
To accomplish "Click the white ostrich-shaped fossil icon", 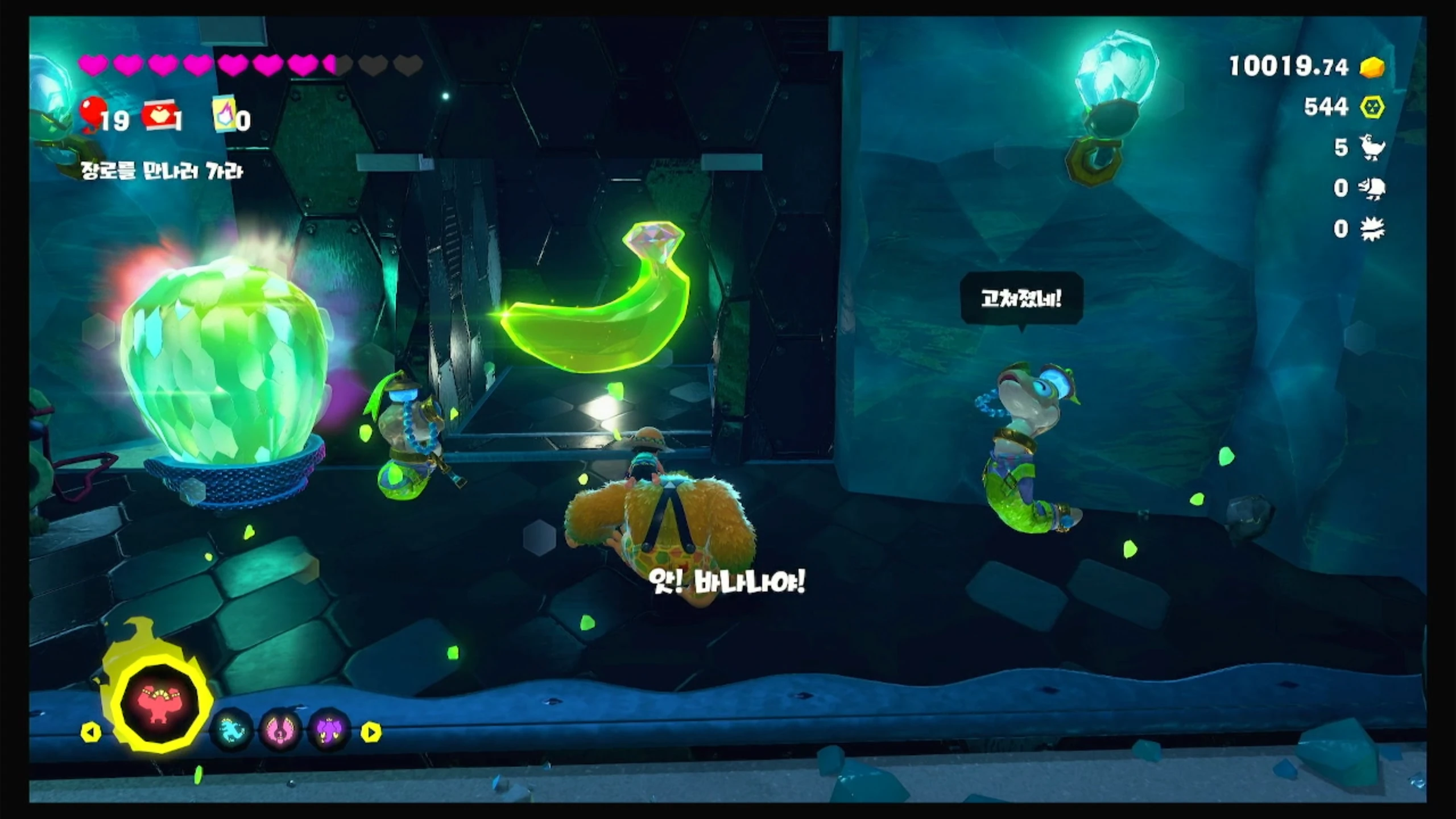I will coord(1372,147).
